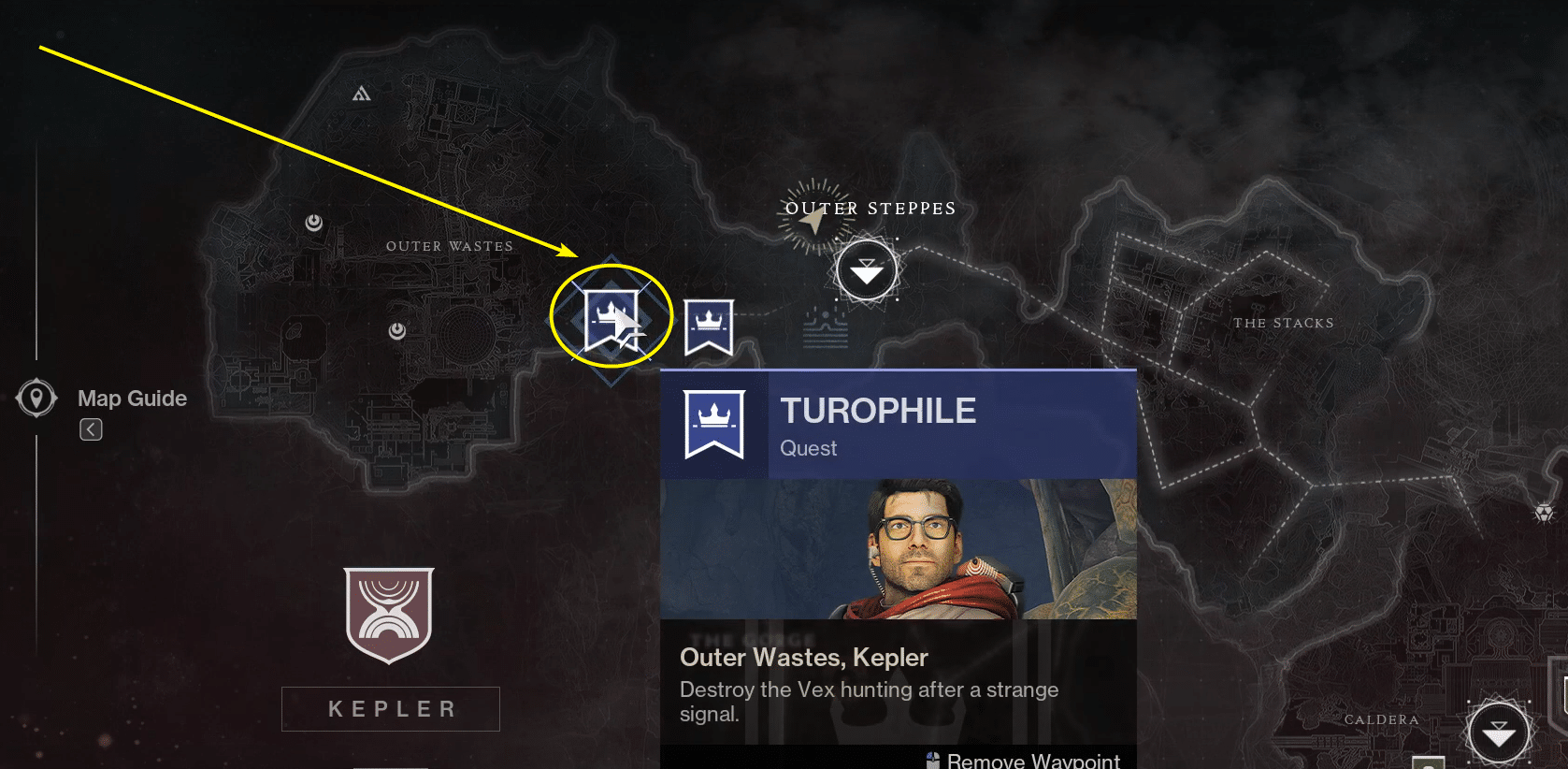Click the Kepler destination emblem
This screenshot has width=1568, height=769.
coord(390,615)
